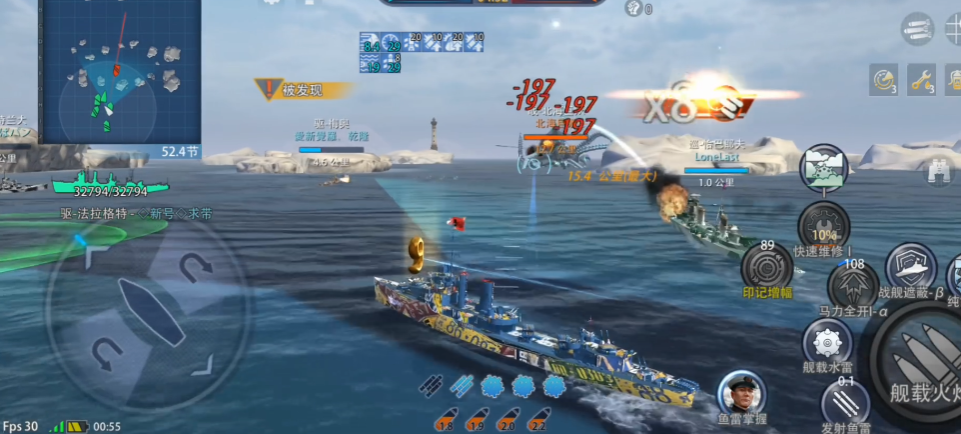Viewport: 961px width, 434px height.
Task: Activate the smoke screen ability
Action: tap(823, 168)
